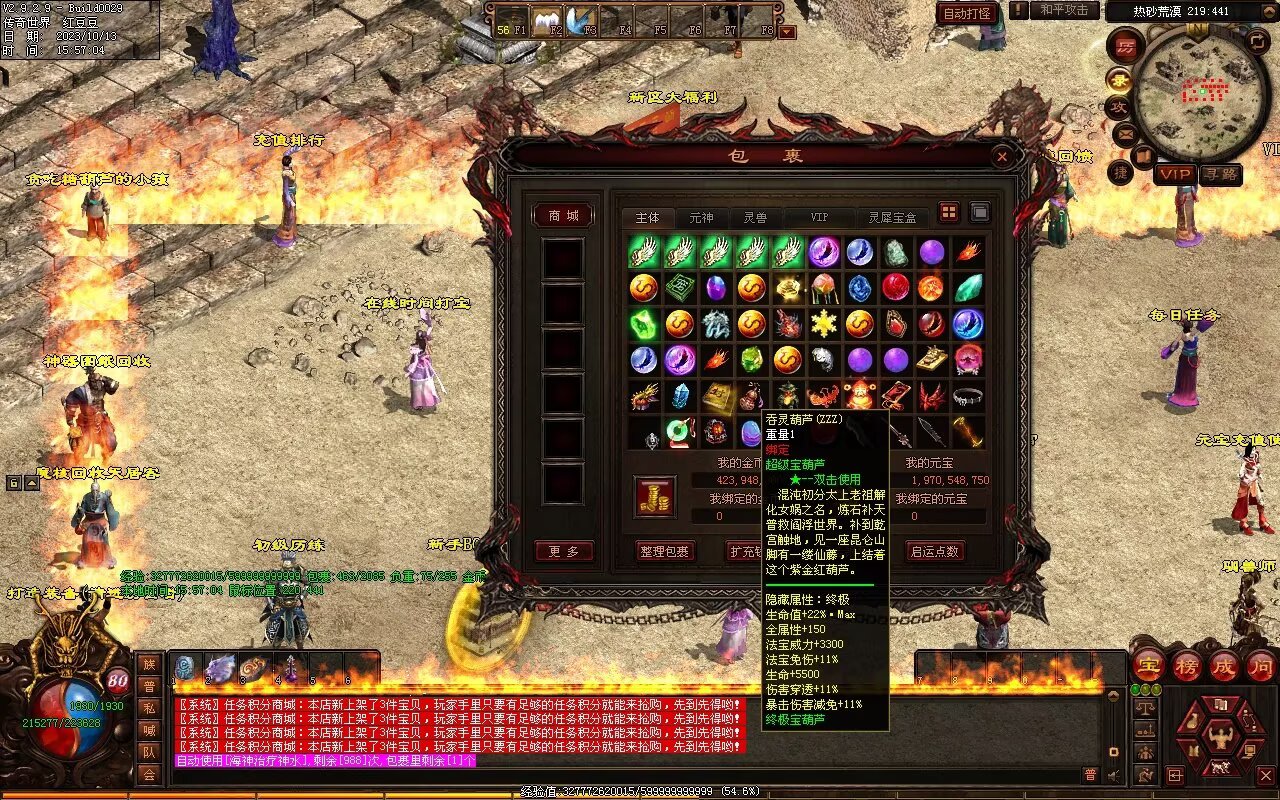The width and height of the screenshot is (1280, 800).
Task: Open the 启运点数 button
Action: 934,551
